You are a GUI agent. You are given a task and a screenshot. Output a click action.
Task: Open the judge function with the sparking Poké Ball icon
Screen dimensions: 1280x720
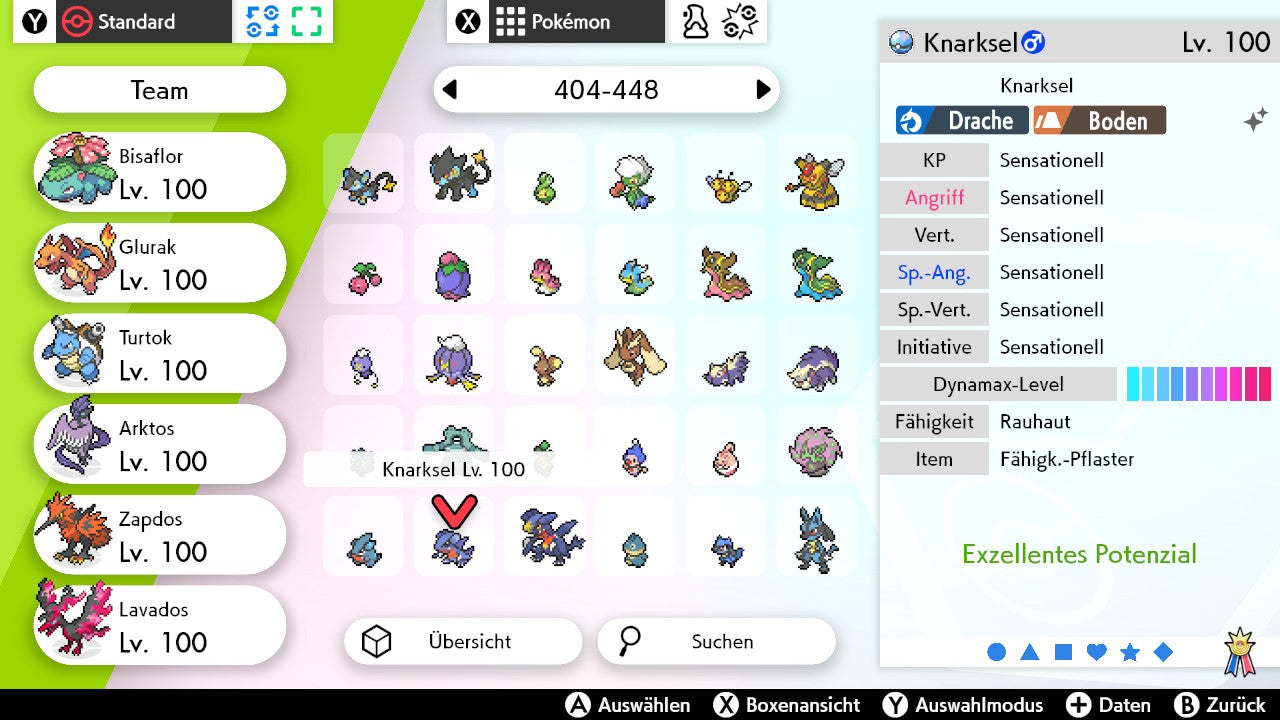(740, 22)
